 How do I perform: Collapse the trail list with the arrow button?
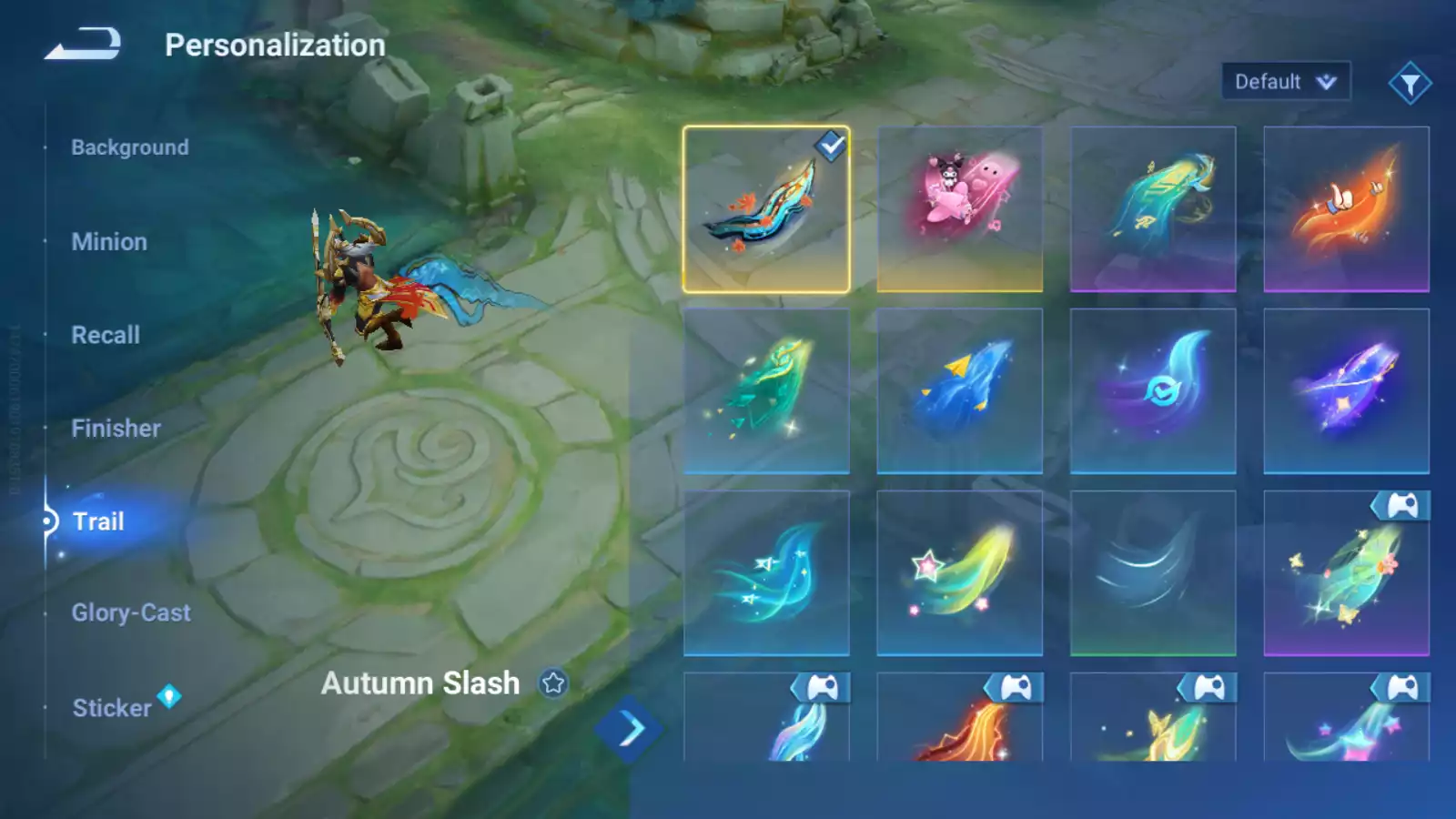[x=629, y=729]
